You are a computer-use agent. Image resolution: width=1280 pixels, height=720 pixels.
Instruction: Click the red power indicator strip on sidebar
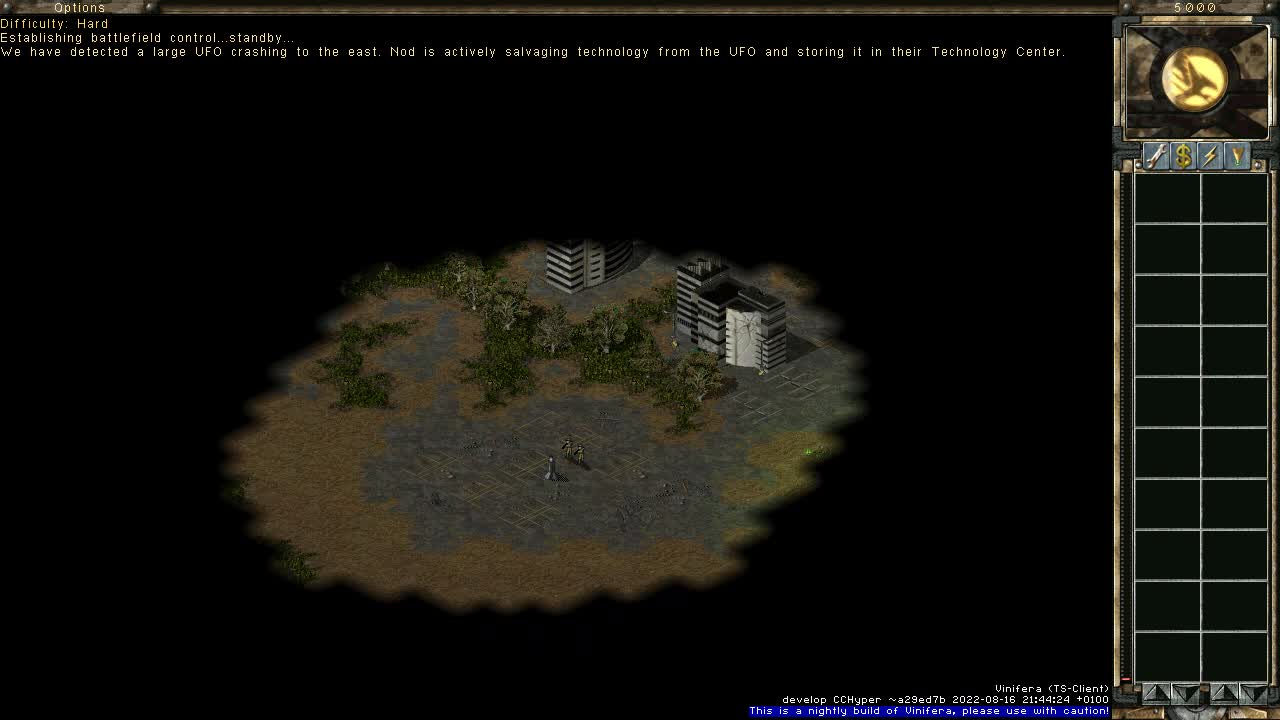click(1124, 678)
